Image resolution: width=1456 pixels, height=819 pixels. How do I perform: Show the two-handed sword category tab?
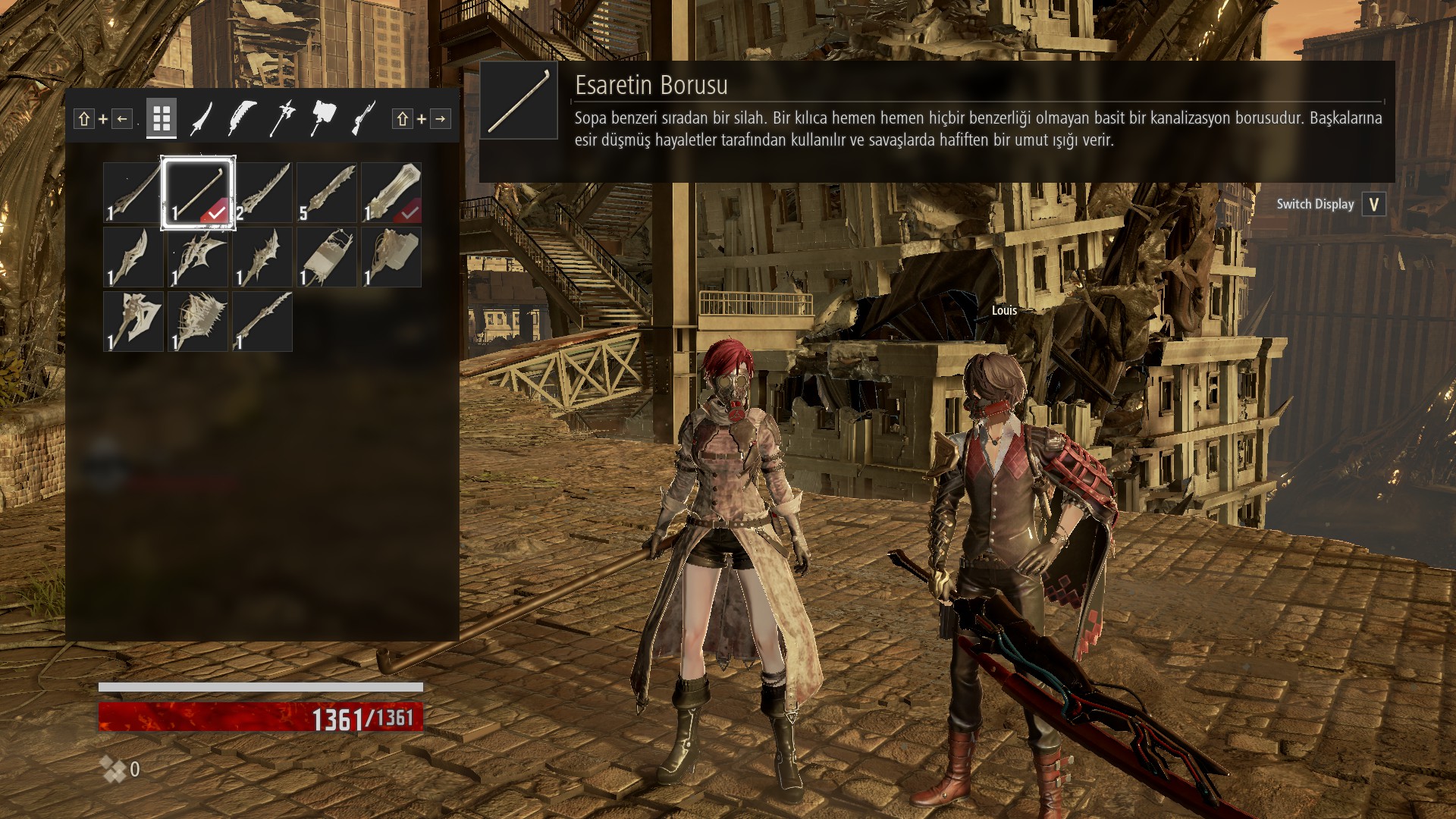click(243, 118)
